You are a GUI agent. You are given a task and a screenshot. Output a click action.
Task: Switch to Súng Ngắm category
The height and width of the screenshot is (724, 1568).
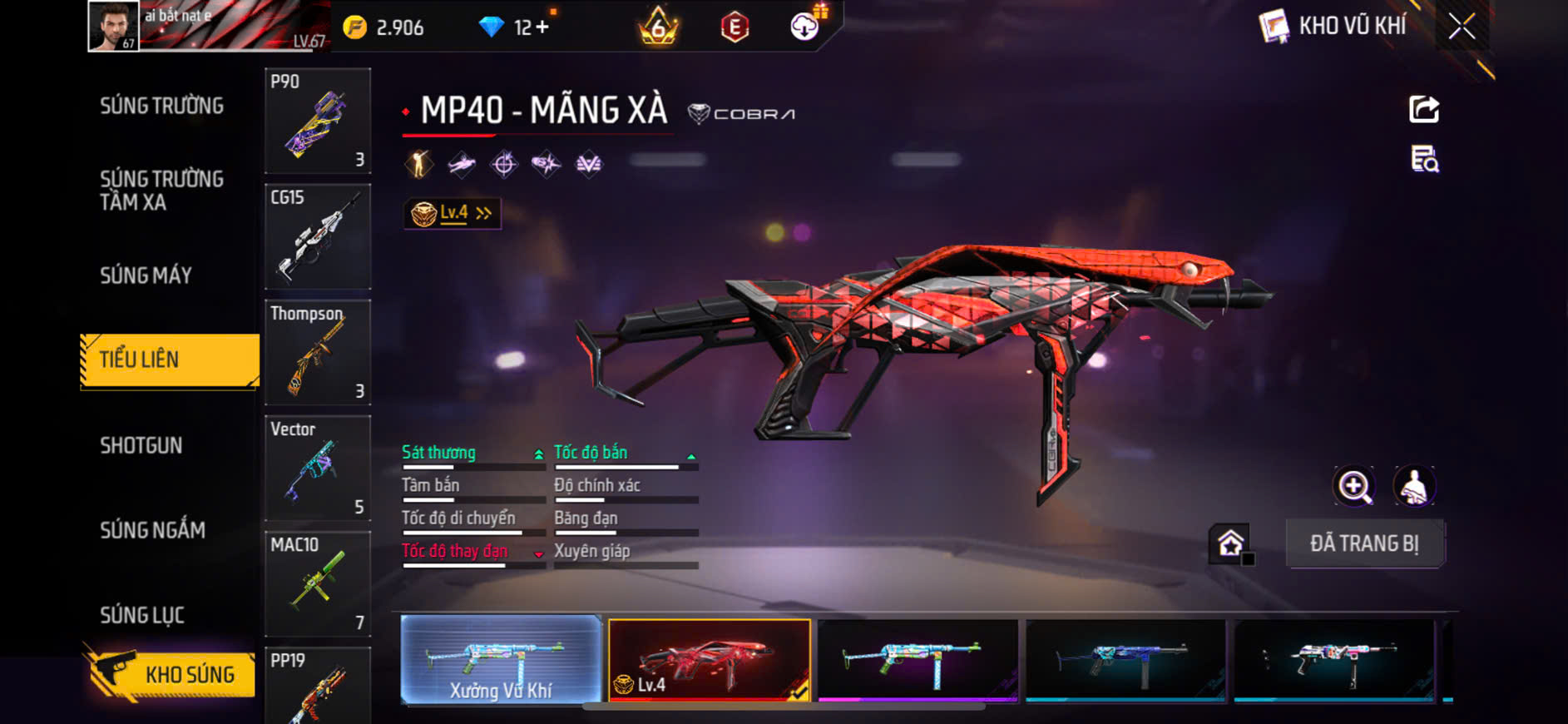[x=152, y=530]
